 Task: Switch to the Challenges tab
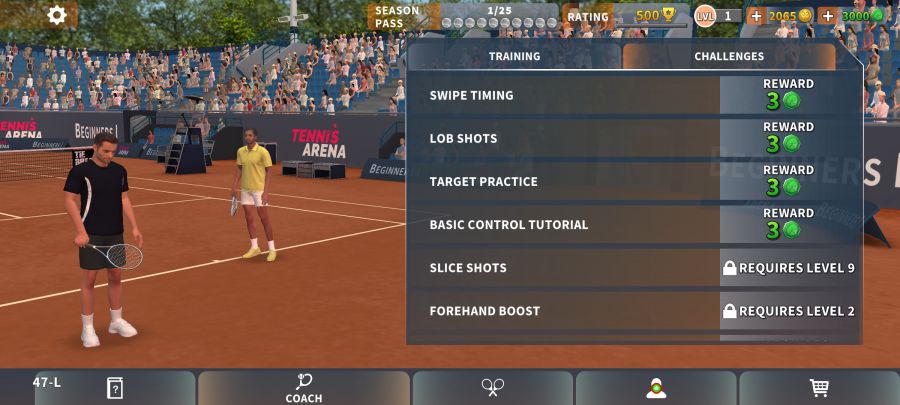click(729, 57)
